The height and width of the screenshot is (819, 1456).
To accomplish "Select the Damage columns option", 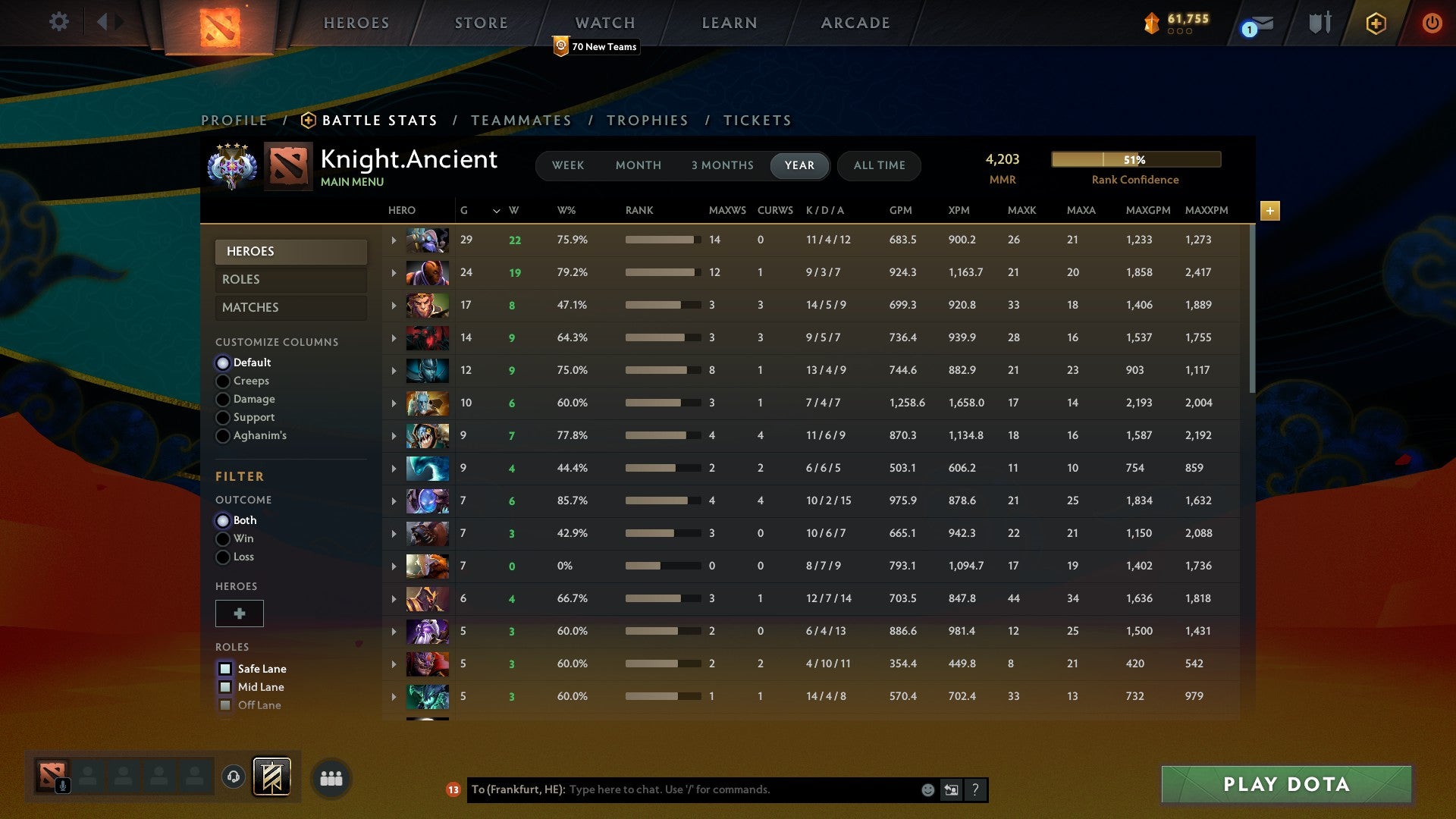I will click(x=223, y=399).
